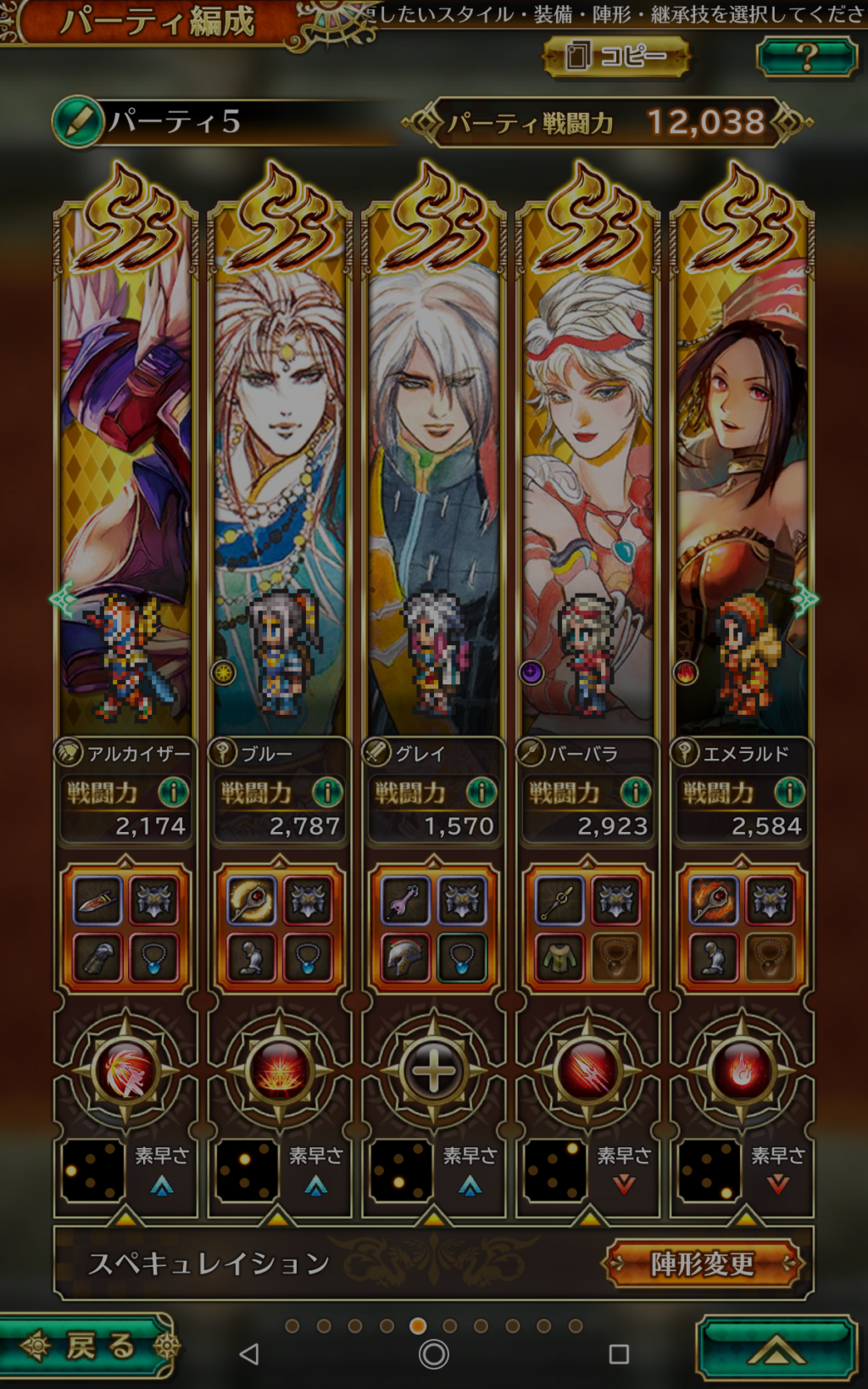The height and width of the screenshot is (1389, 868).
Task: Pick the バーバラ character card
Action: pos(588,475)
